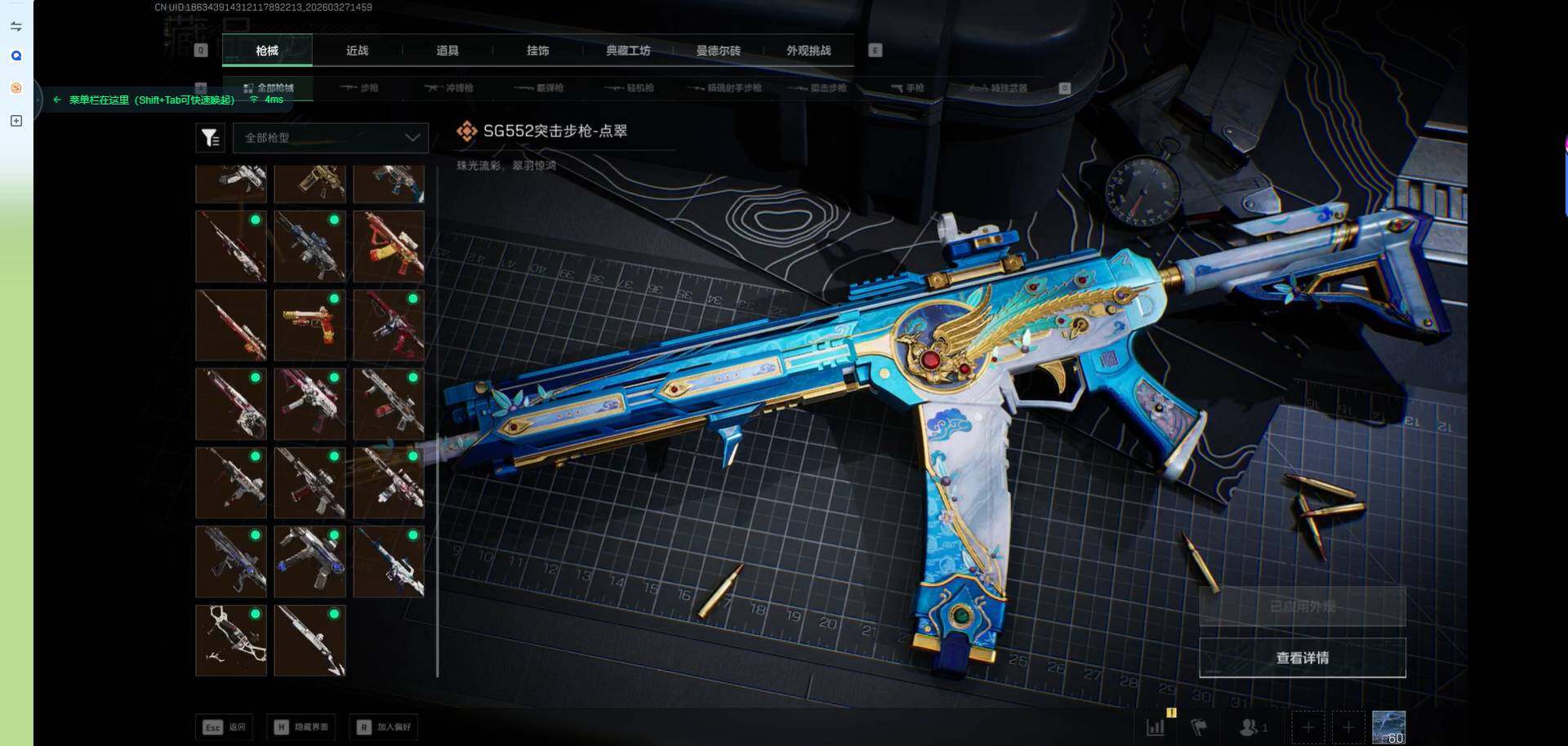The image size is (1568, 746).
Task: Switch to the 外观挑战 tab
Action: coord(808,51)
